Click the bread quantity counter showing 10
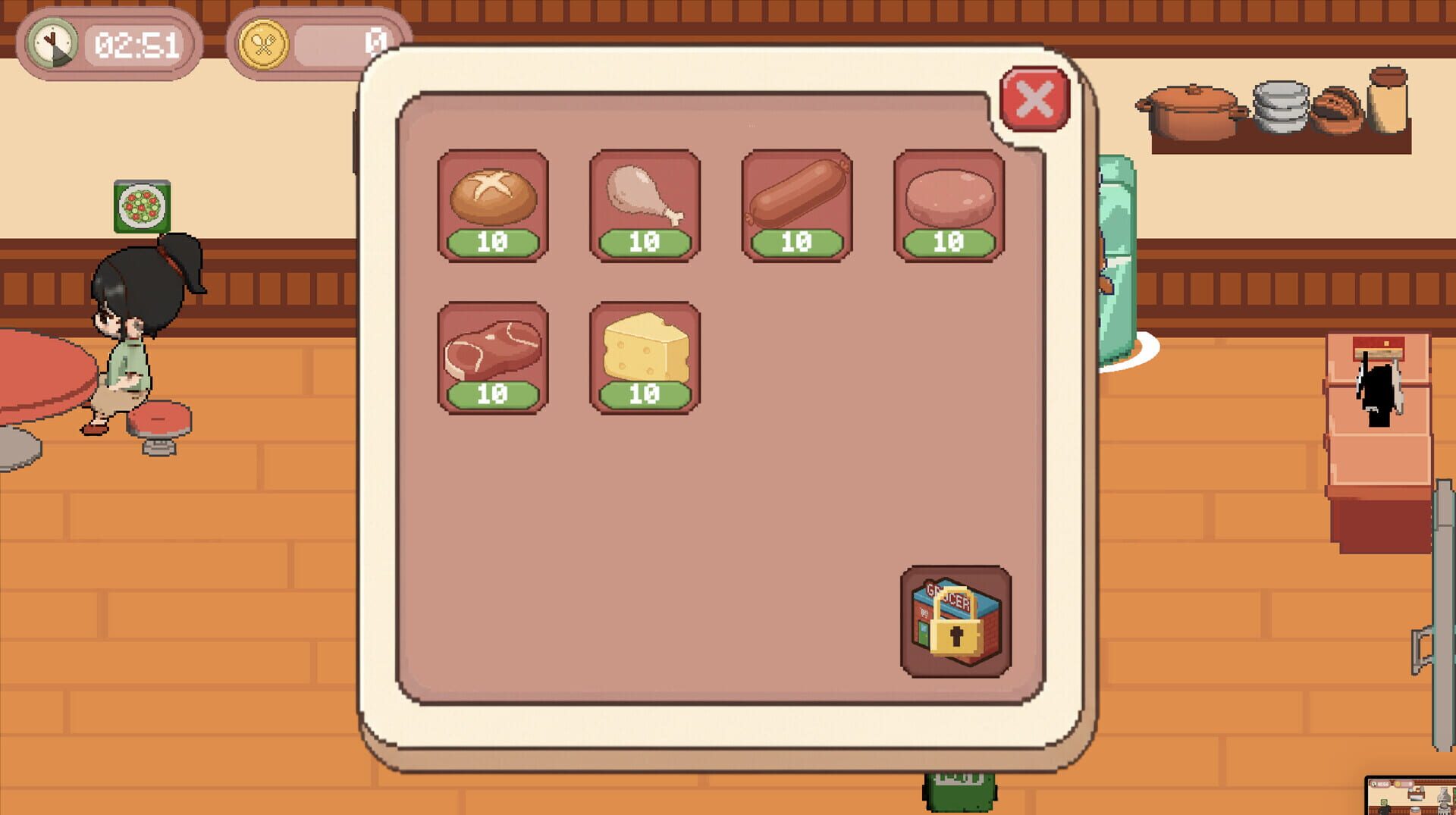1456x815 pixels. pyautogui.click(x=493, y=241)
